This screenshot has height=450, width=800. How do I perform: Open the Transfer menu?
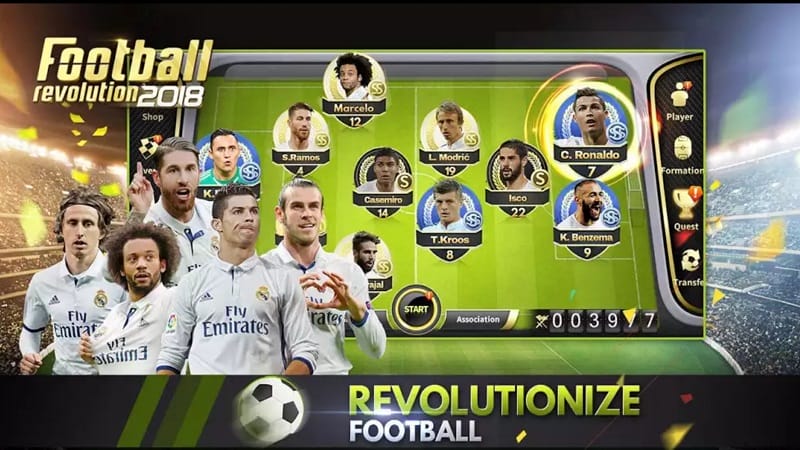(x=690, y=265)
